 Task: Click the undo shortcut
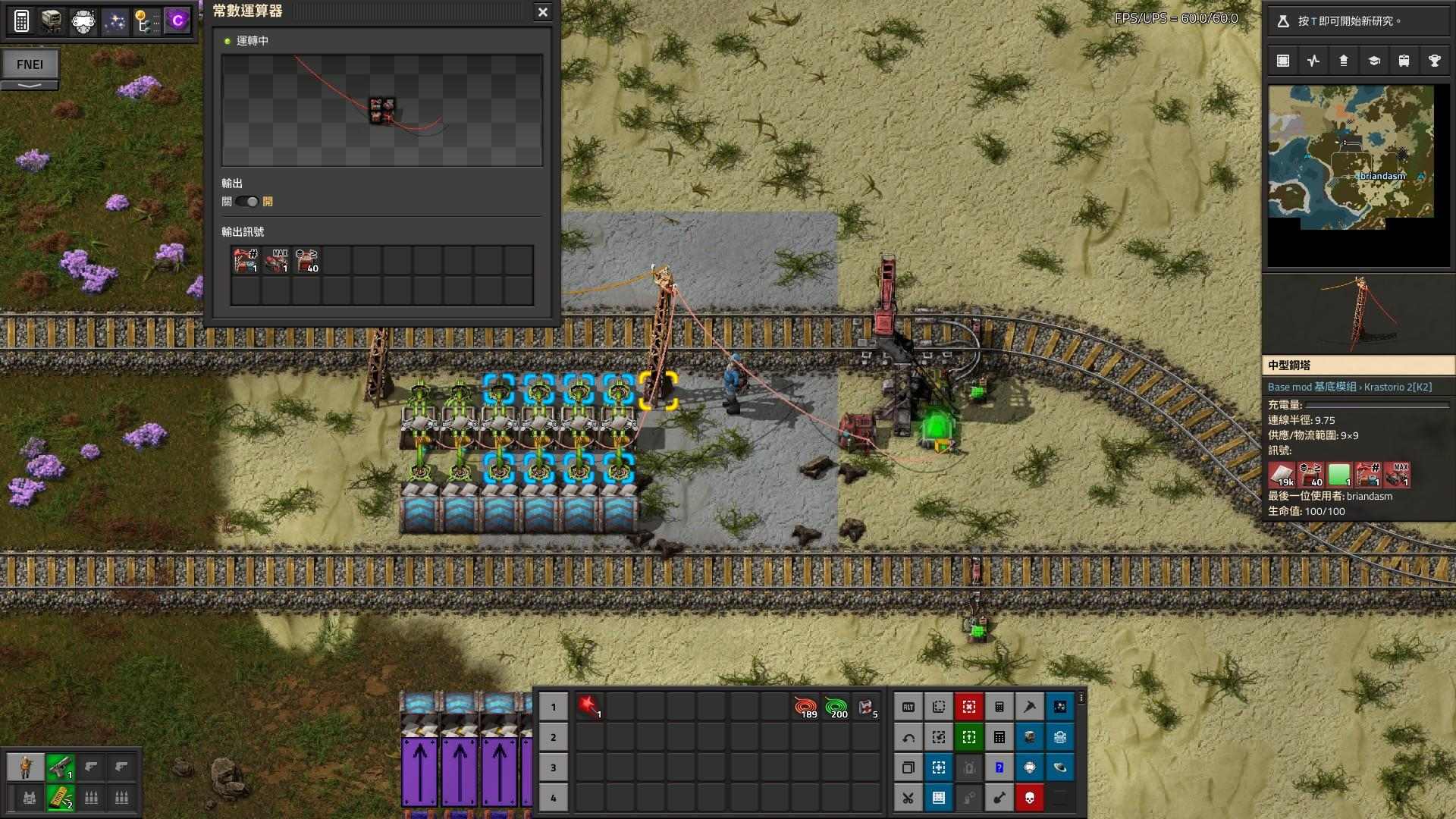tap(908, 736)
